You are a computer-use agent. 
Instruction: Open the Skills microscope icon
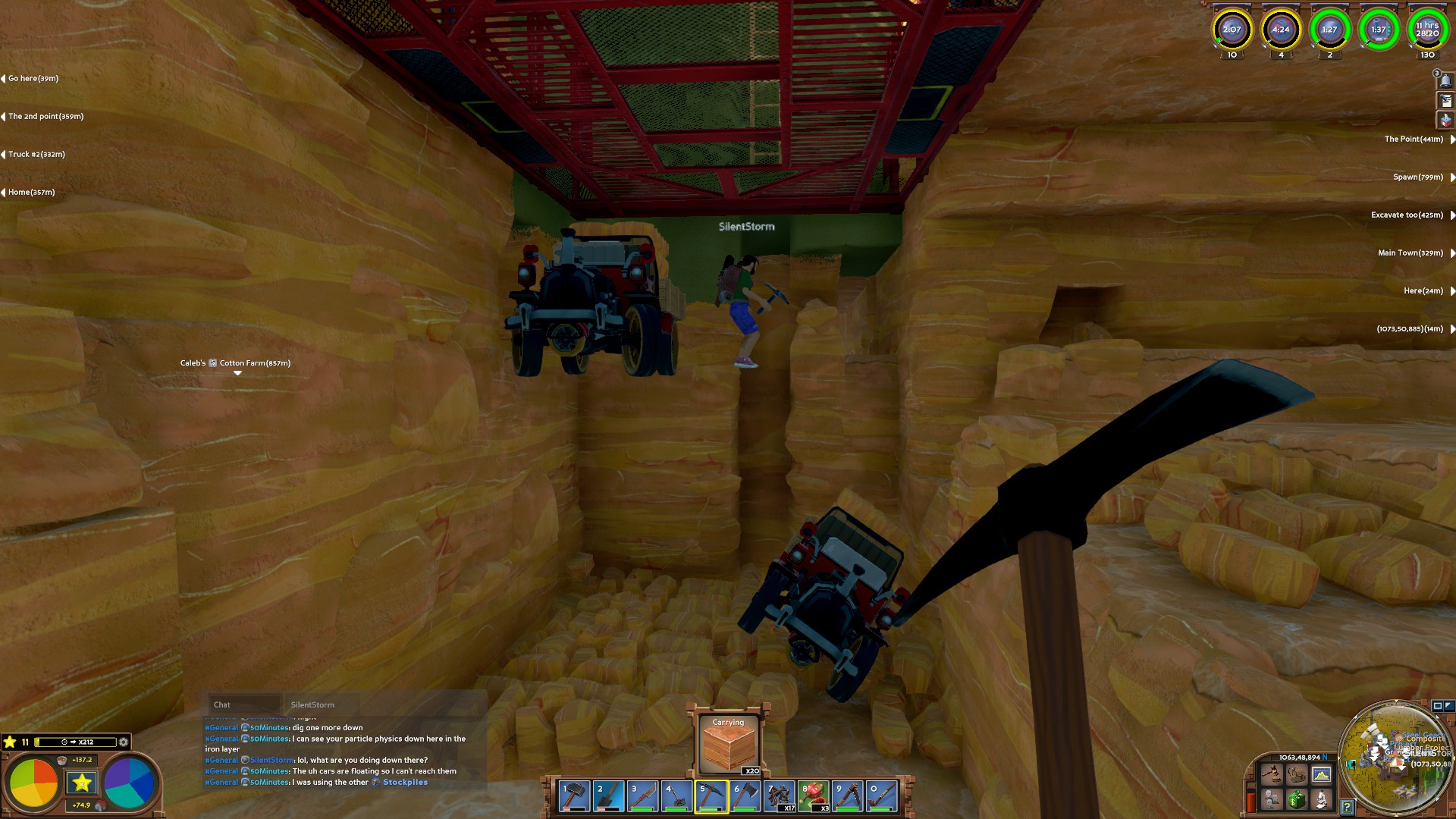tap(1322, 800)
